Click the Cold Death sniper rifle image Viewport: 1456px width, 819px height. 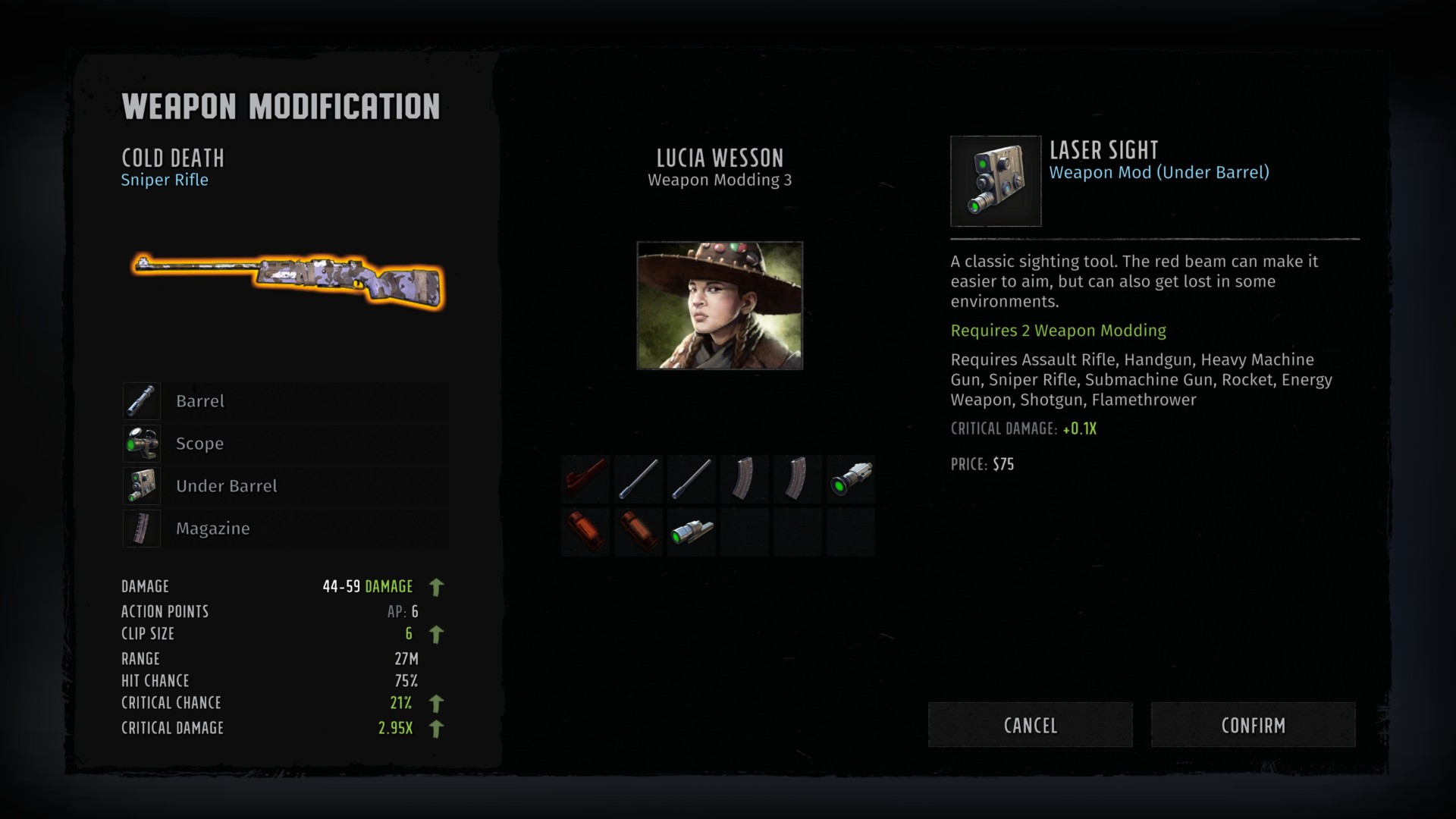click(x=288, y=279)
